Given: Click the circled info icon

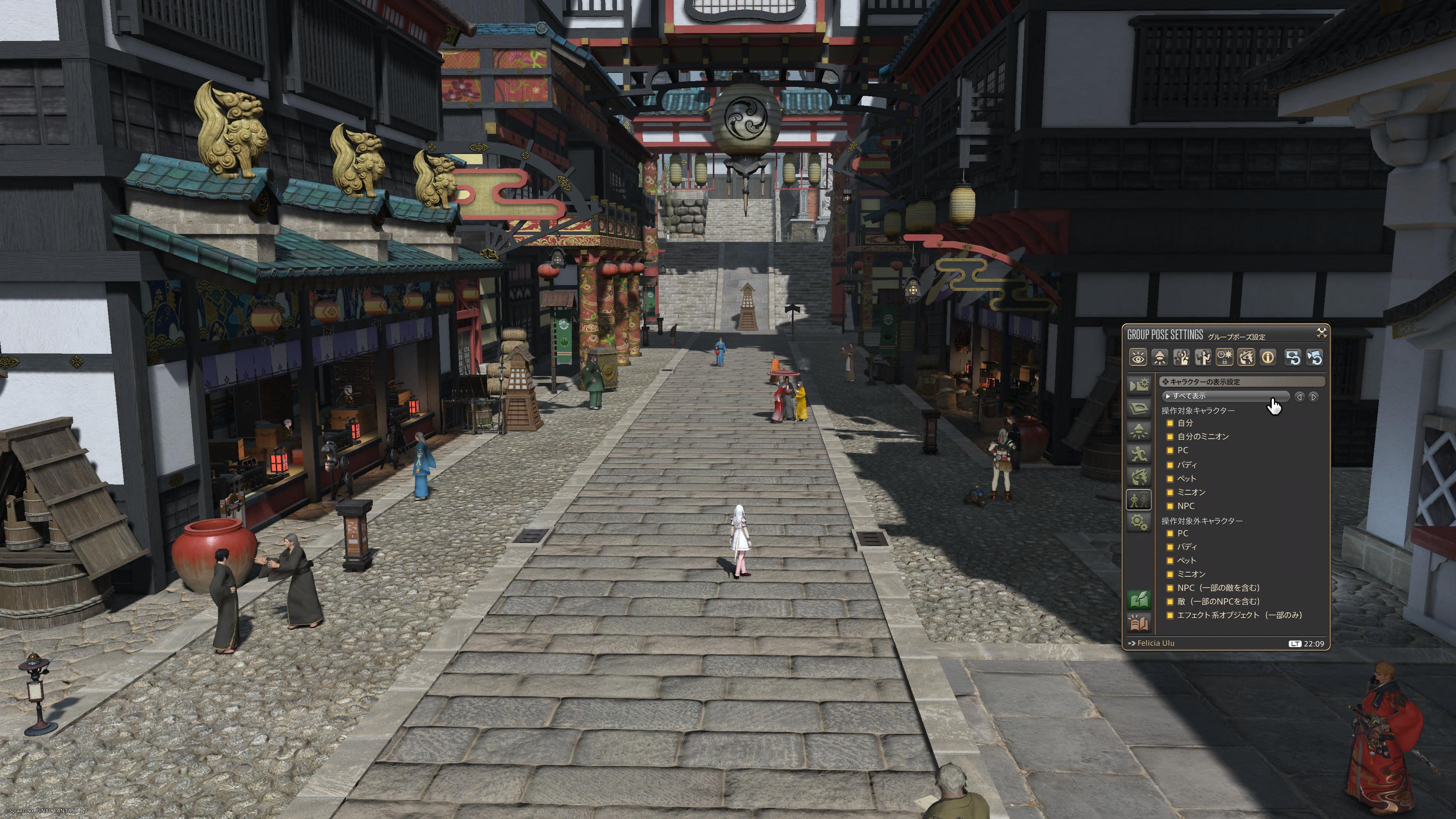Looking at the screenshot, I should coord(1268,358).
